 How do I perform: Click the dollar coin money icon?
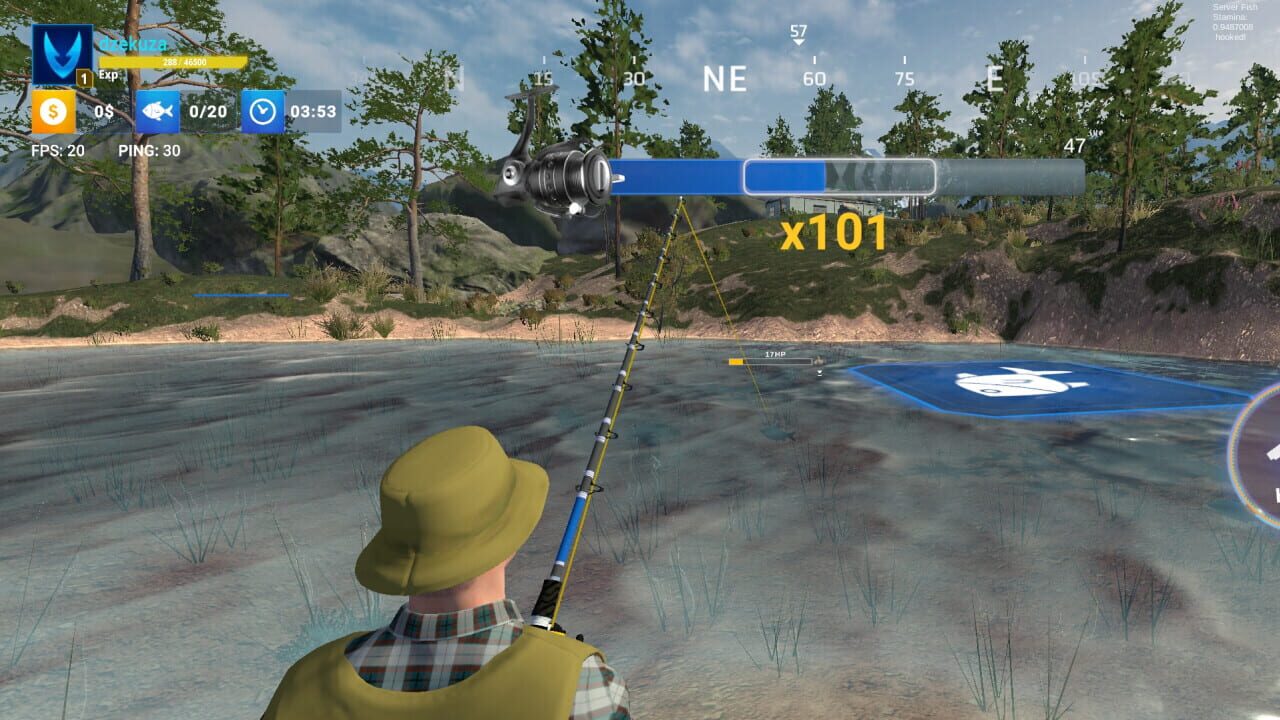pyautogui.click(x=52, y=113)
